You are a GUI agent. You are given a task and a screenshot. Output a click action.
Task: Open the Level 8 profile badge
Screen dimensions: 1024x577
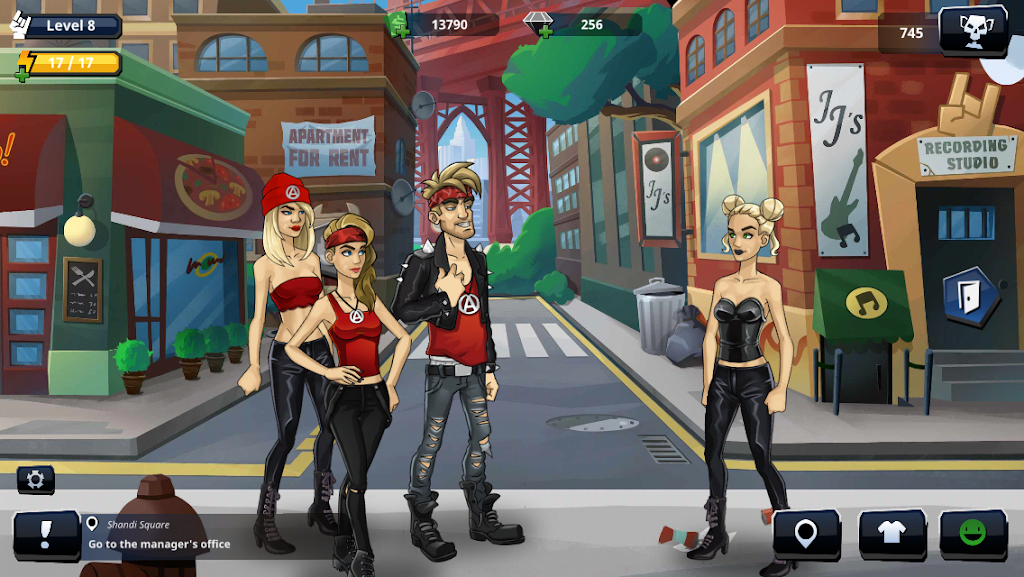[x=68, y=25]
